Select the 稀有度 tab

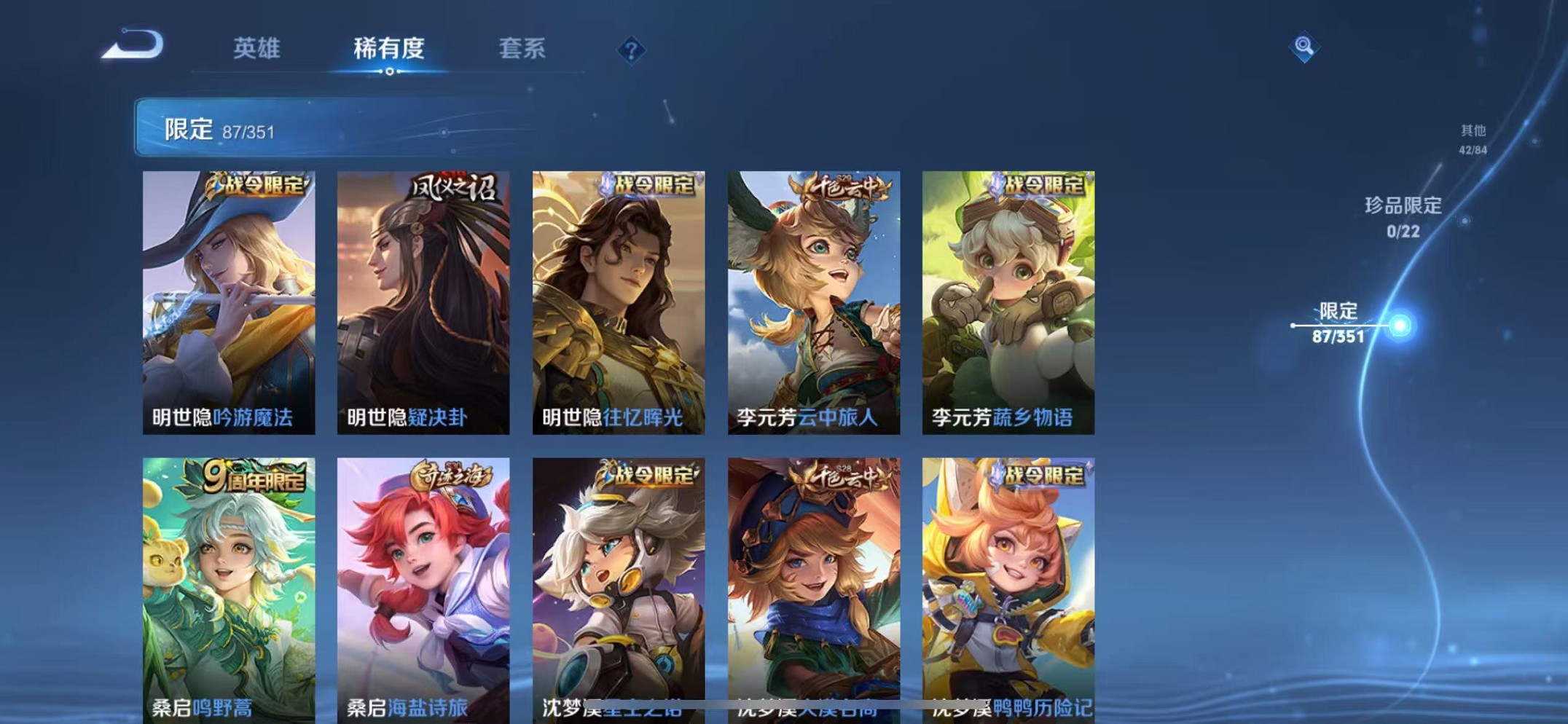tap(390, 47)
